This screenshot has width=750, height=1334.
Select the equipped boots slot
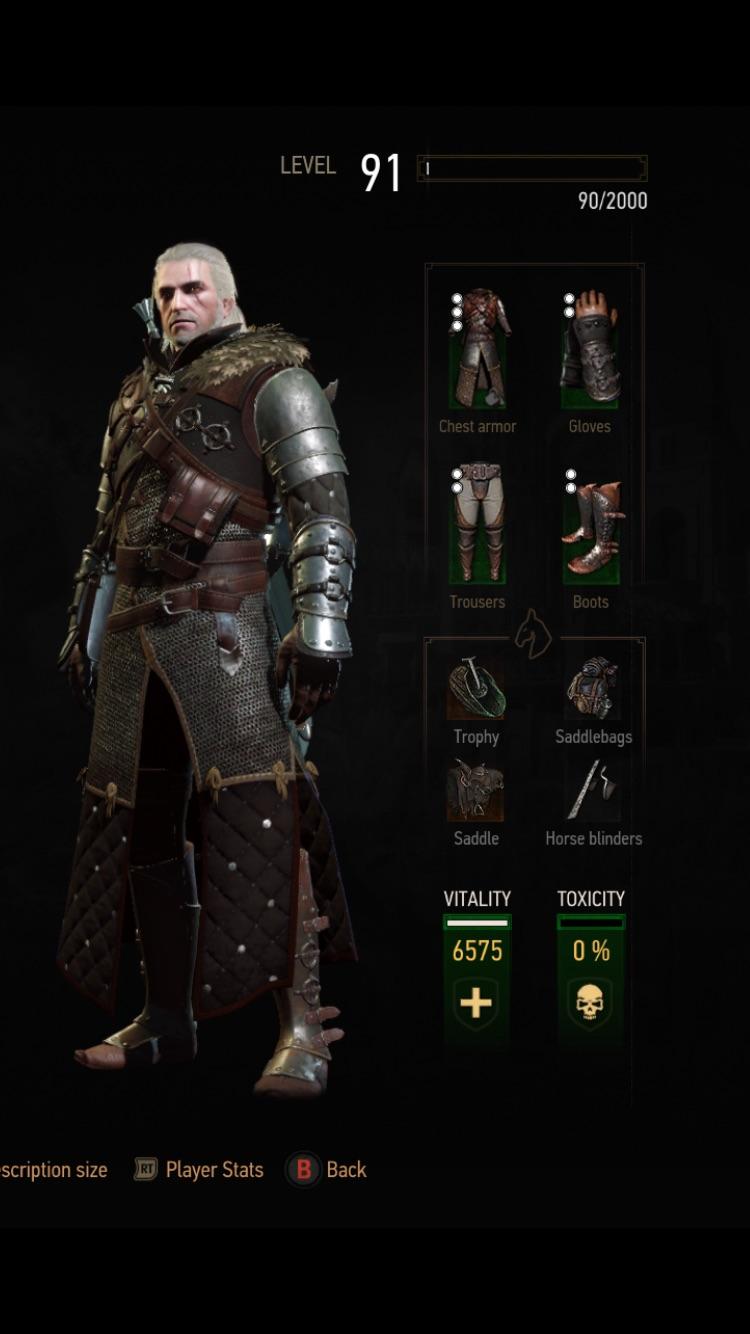click(590, 525)
